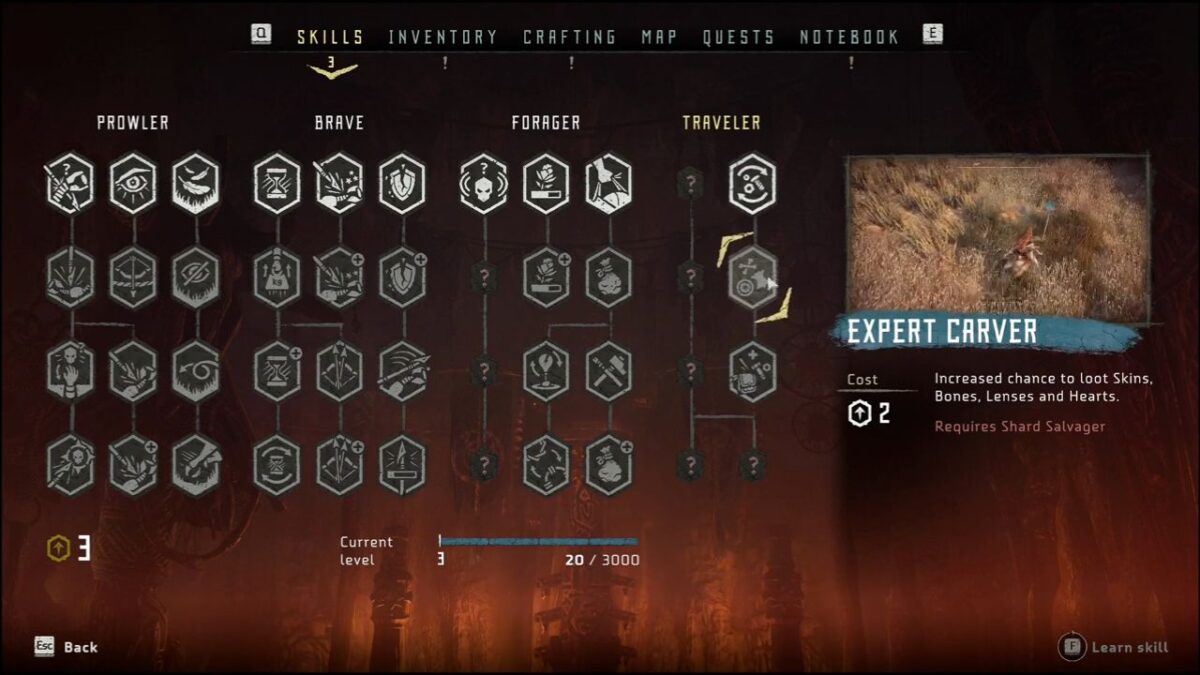
Task: Show the Quests tab
Action: point(738,37)
